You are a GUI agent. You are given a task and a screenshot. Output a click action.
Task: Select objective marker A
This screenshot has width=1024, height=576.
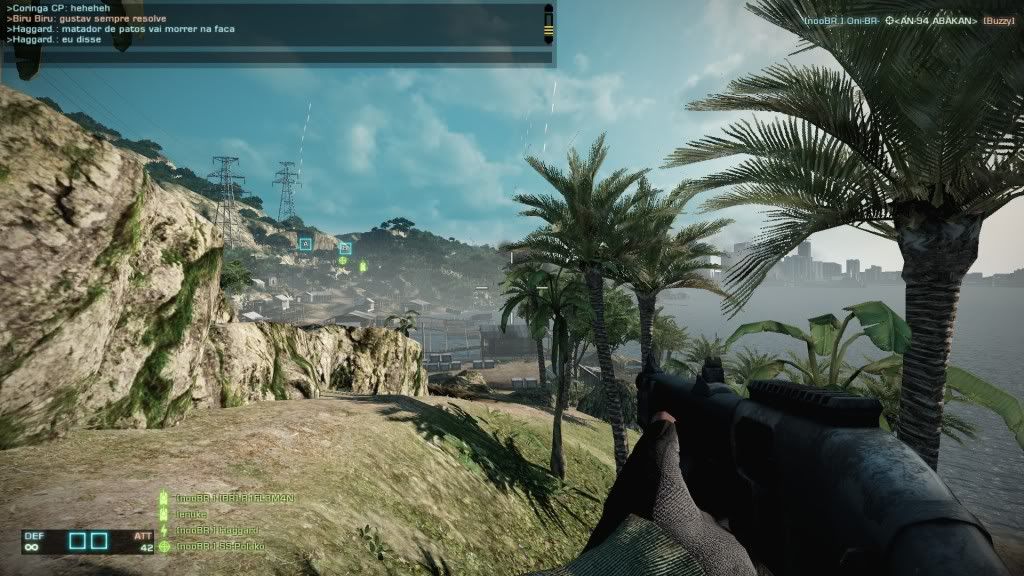tap(305, 243)
